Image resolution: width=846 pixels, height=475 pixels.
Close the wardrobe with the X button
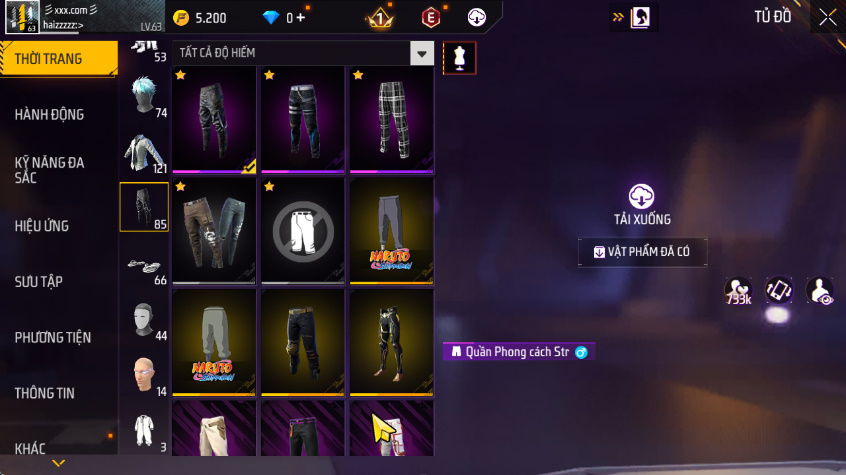point(827,17)
